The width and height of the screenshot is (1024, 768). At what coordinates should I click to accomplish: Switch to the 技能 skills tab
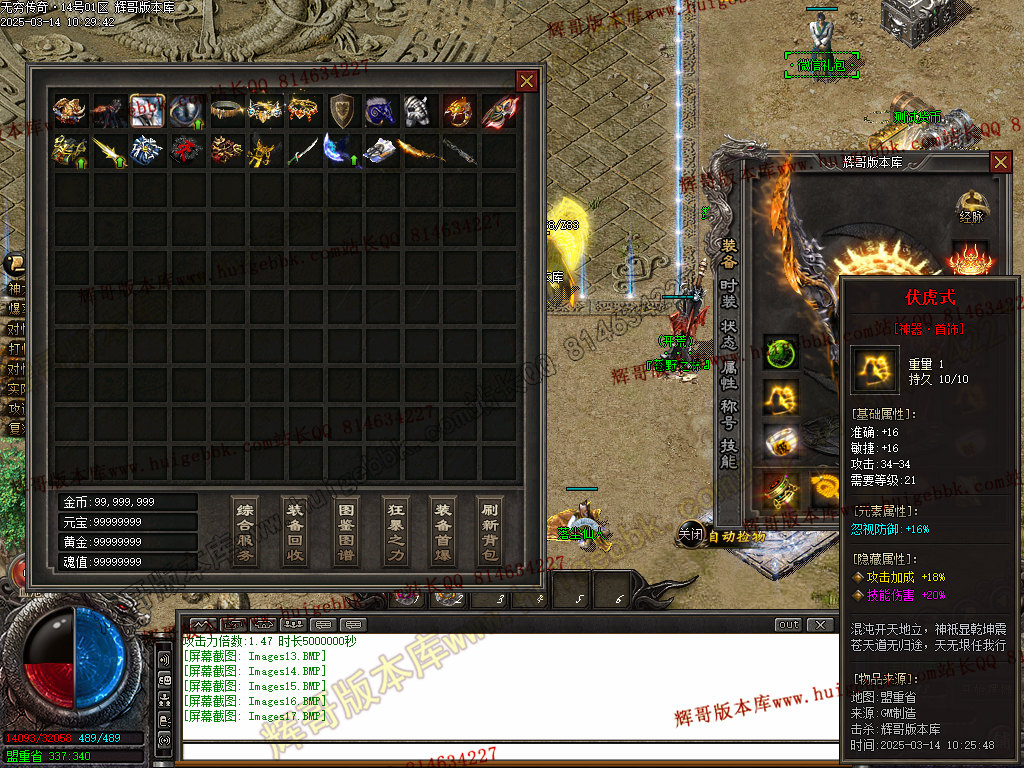(730, 454)
